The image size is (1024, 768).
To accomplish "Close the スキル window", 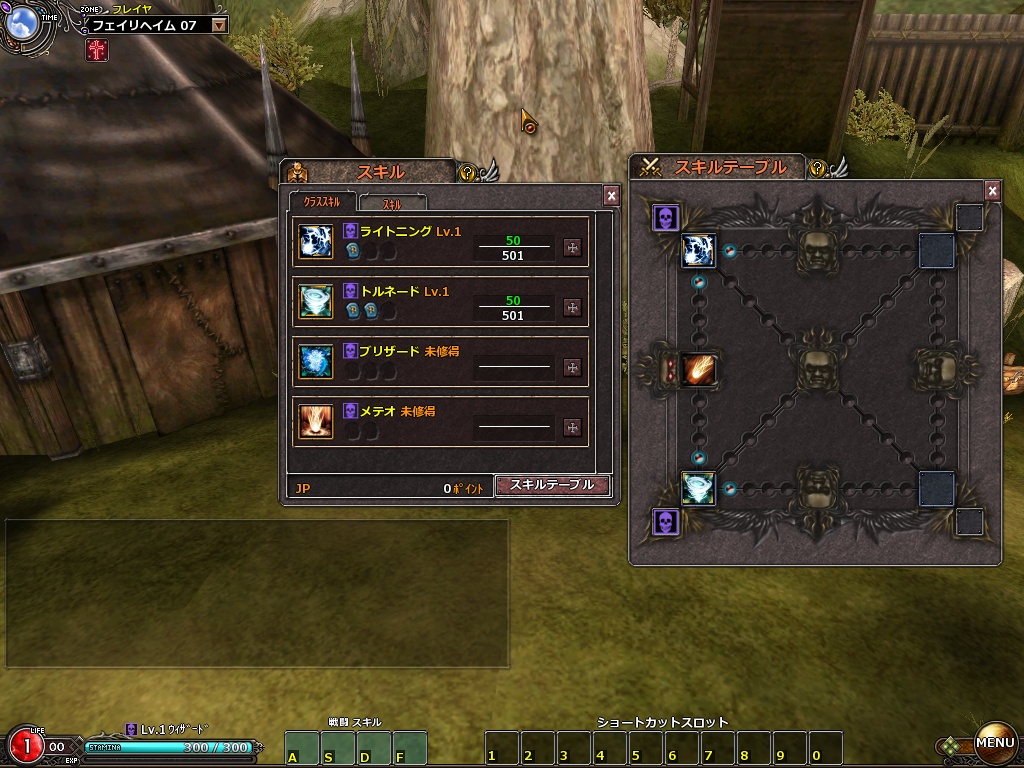I will [612, 196].
